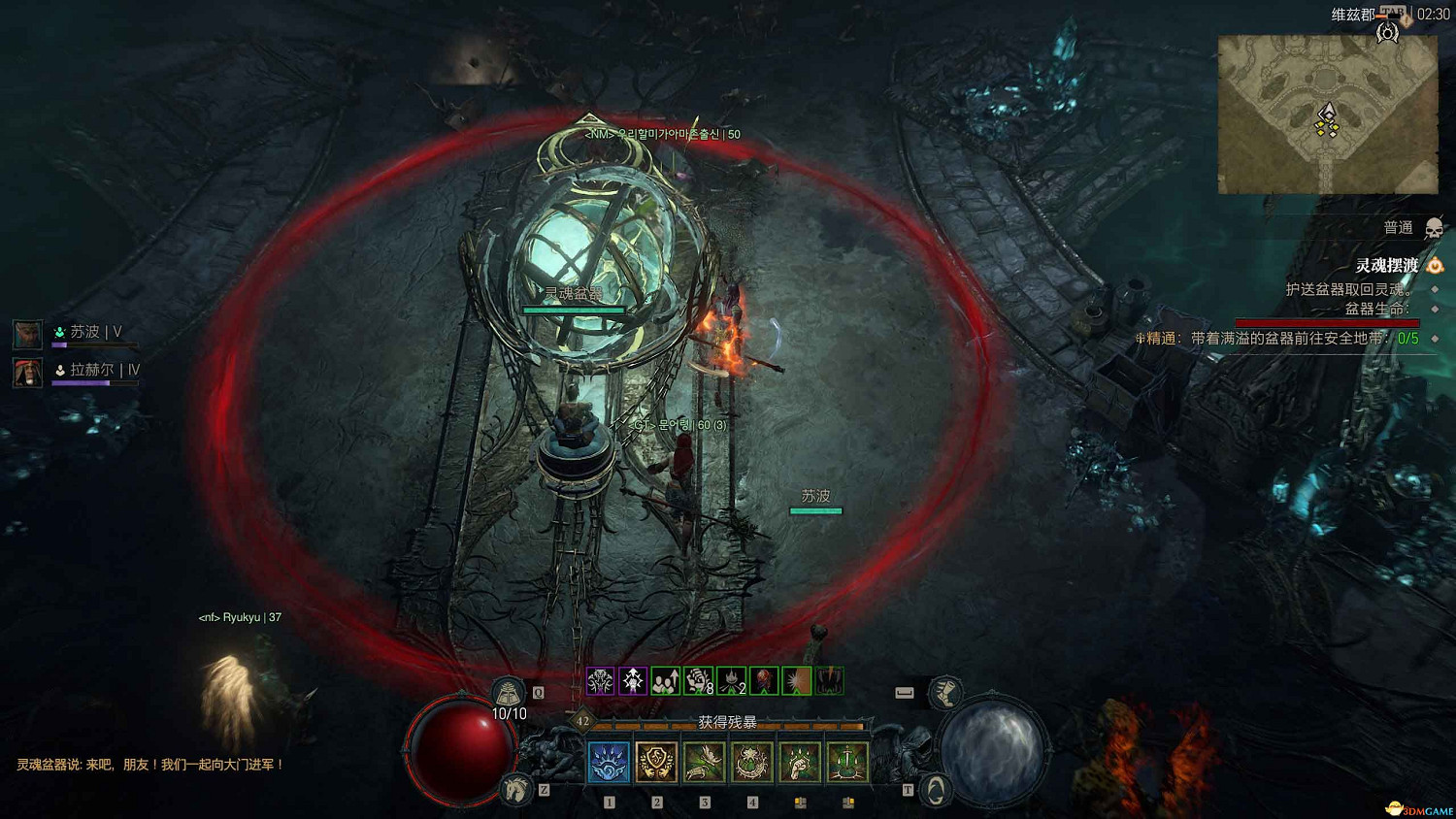Select party member 苏波 portrait
This screenshot has width=1456, height=819.
pos(27,333)
